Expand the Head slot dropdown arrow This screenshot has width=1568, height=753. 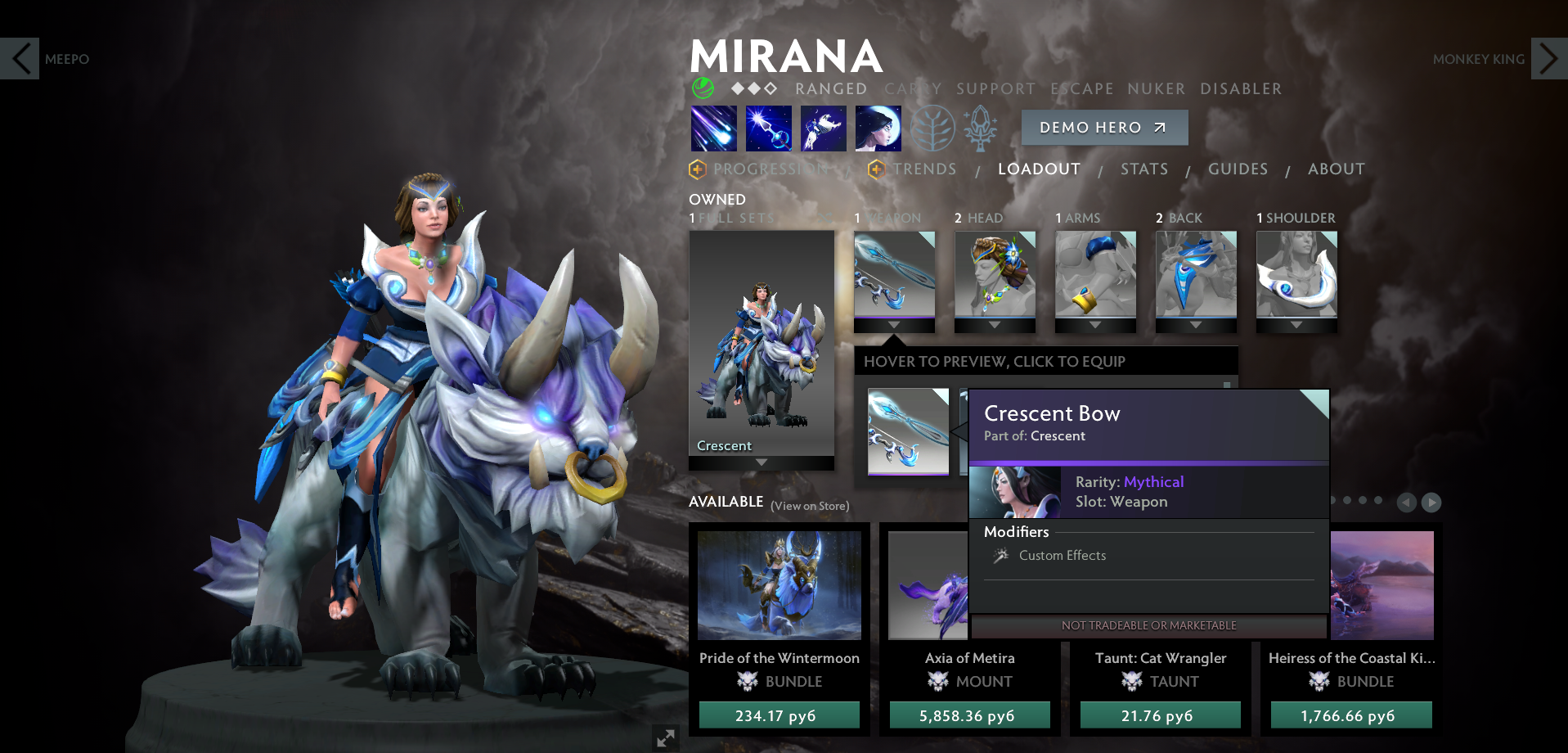coord(995,324)
